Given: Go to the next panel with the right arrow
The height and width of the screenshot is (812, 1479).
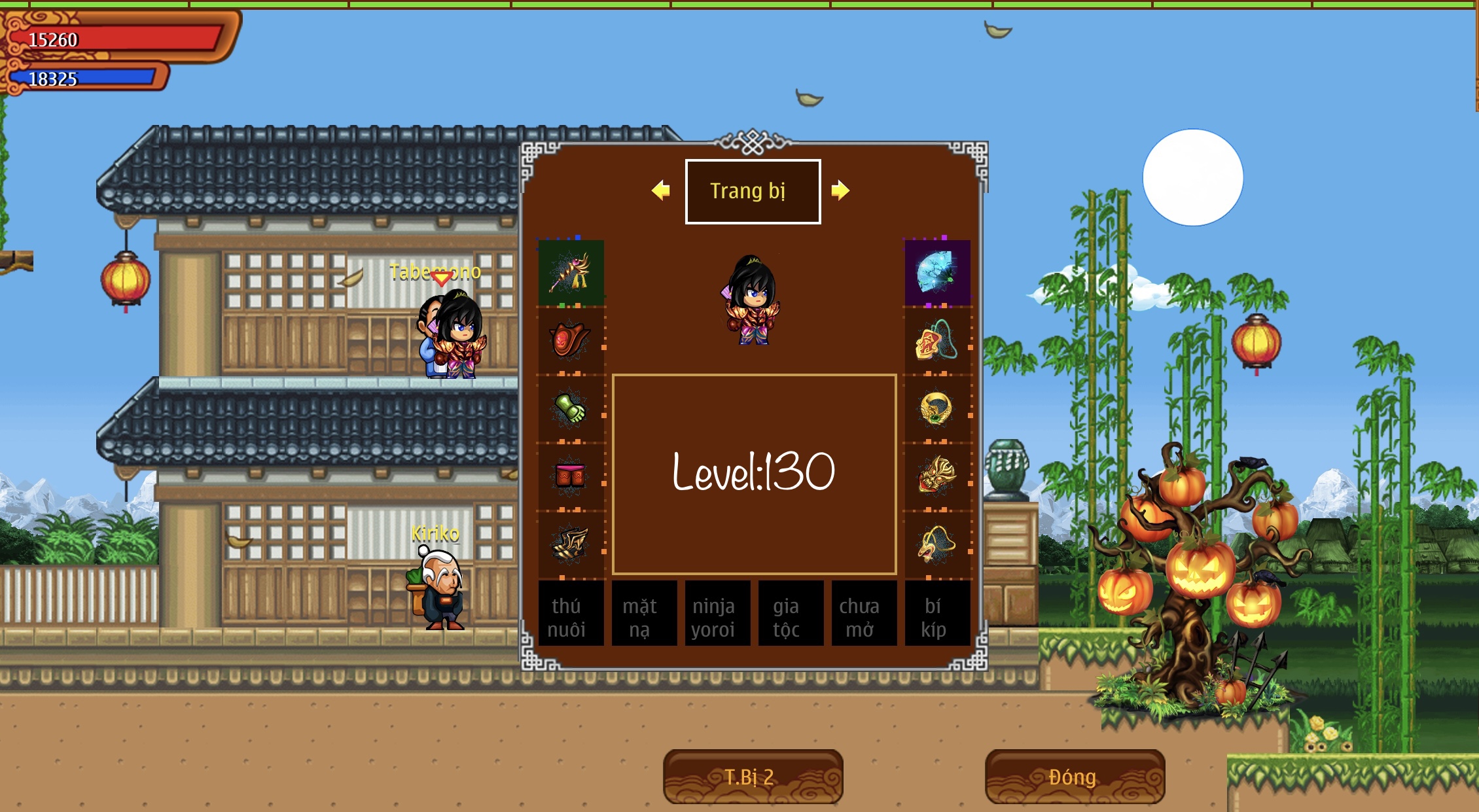Looking at the screenshot, I should (840, 190).
